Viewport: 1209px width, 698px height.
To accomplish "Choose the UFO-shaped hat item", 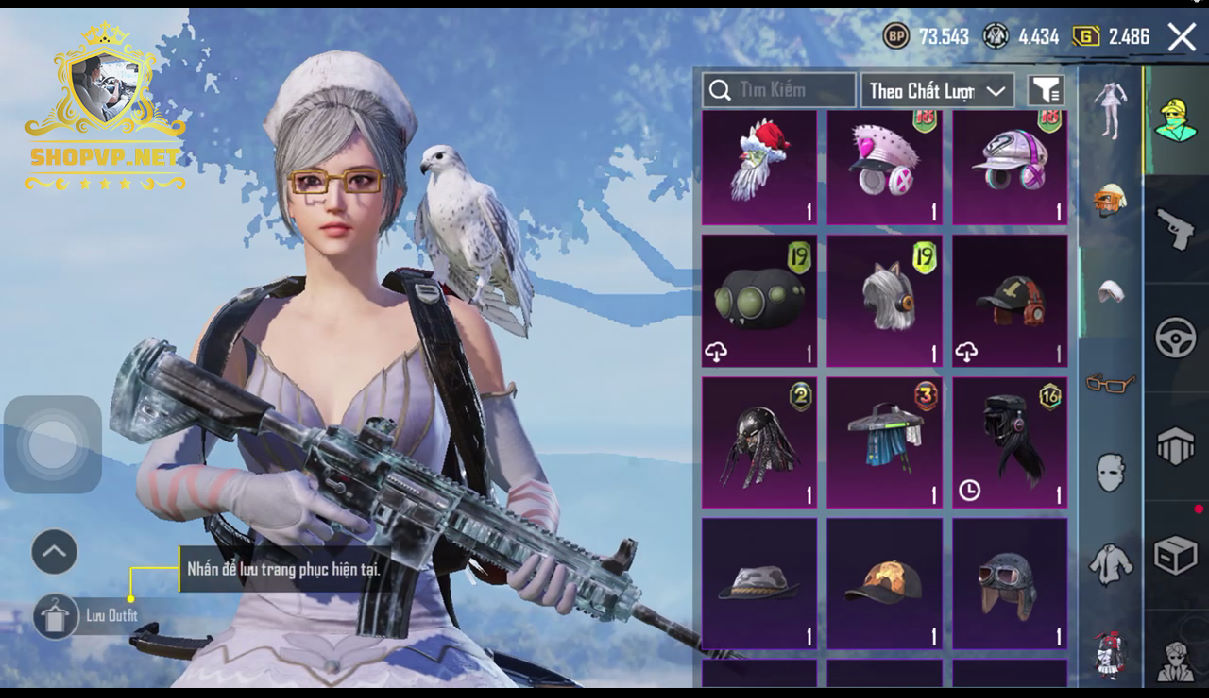I will pyautogui.click(x=884, y=443).
